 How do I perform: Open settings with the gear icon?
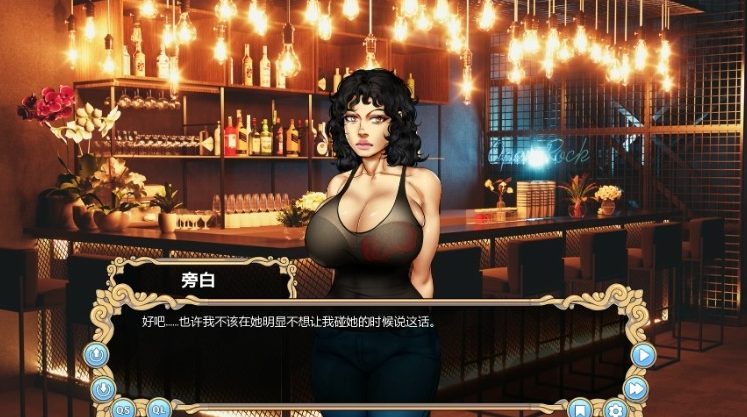[615, 408]
